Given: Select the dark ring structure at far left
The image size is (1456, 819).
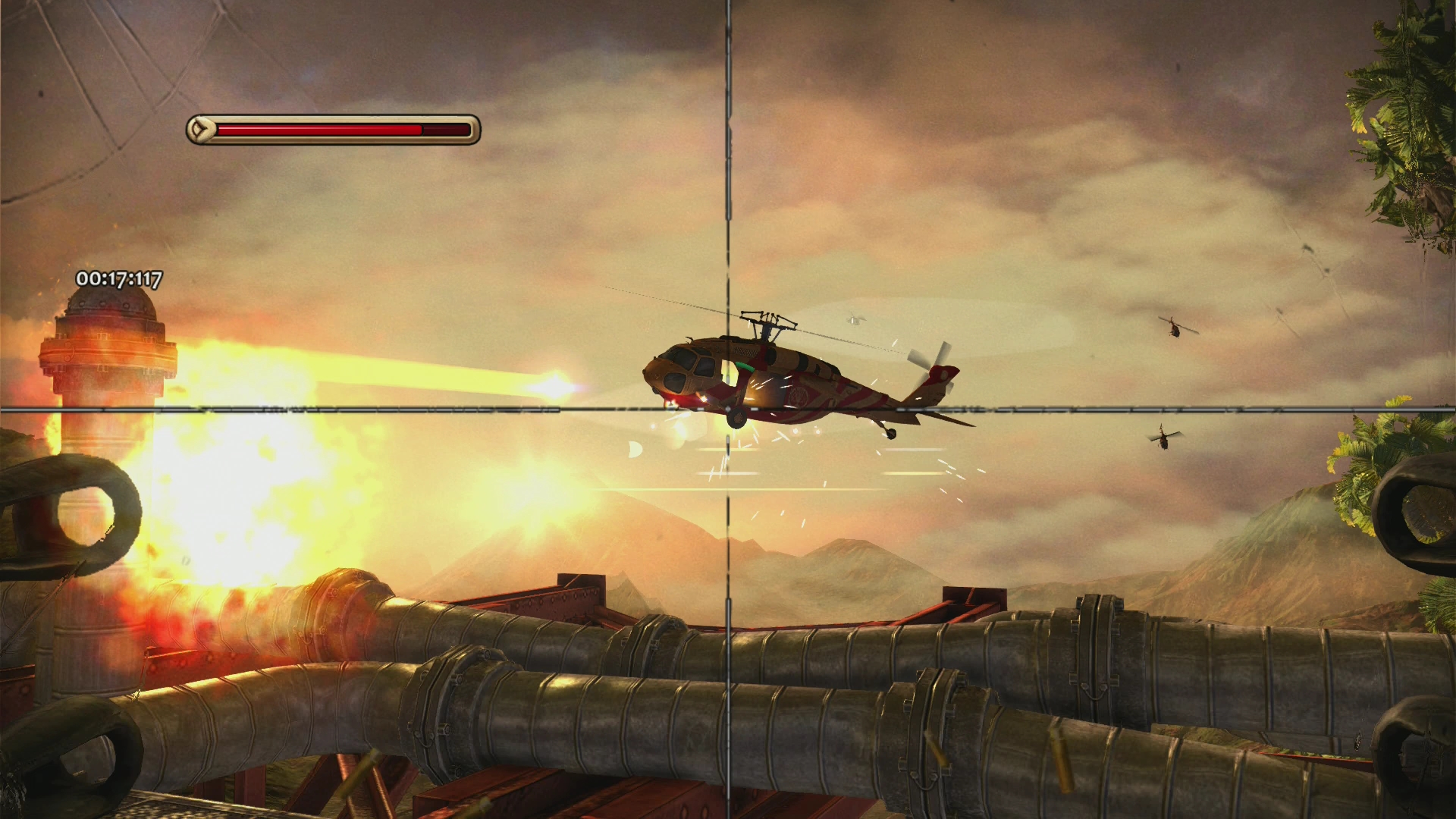Looking at the screenshot, I should pos(72,516).
